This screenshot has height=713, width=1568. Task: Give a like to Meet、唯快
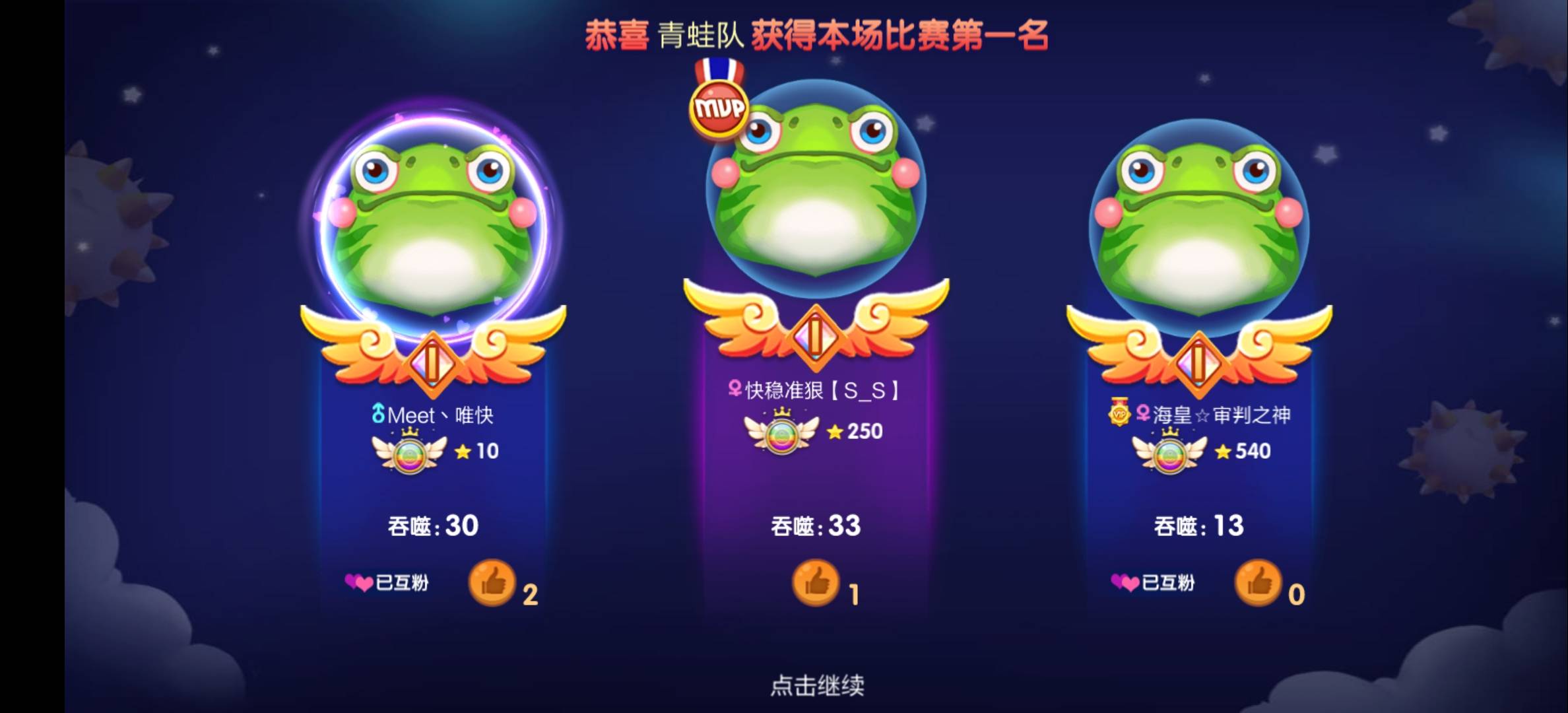492,584
